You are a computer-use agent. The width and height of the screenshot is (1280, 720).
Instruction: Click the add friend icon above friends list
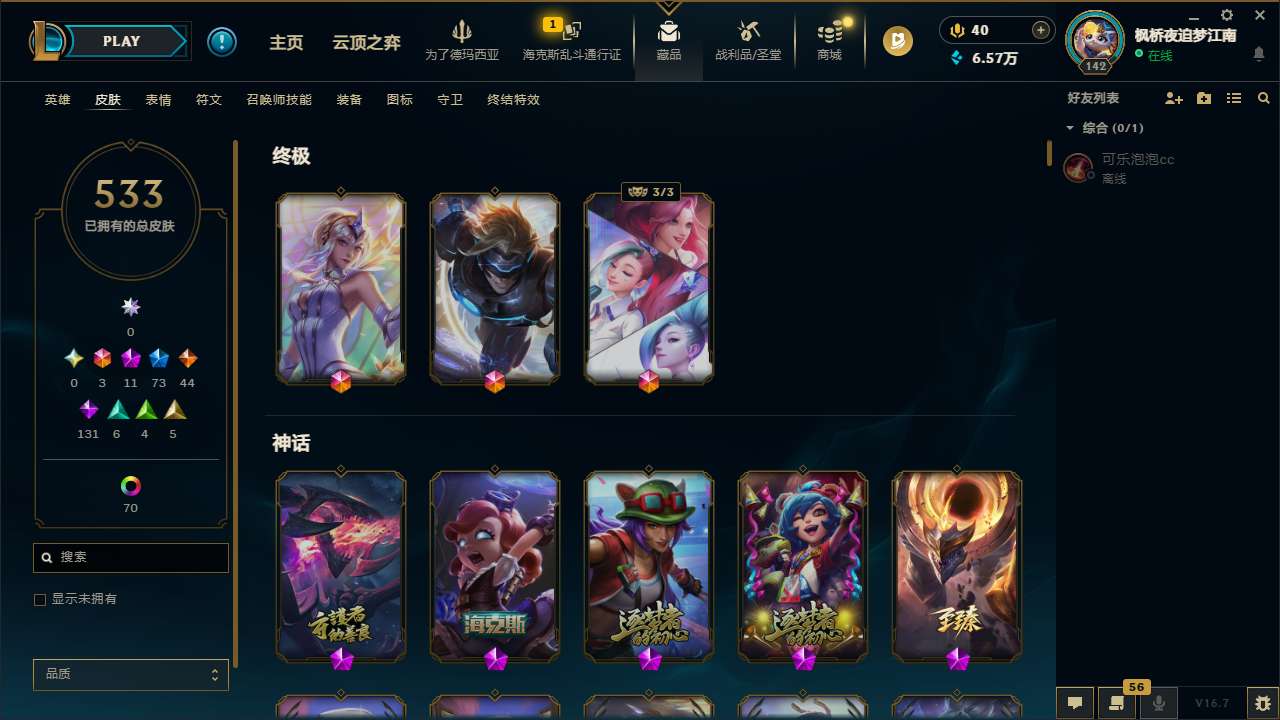tap(1174, 97)
